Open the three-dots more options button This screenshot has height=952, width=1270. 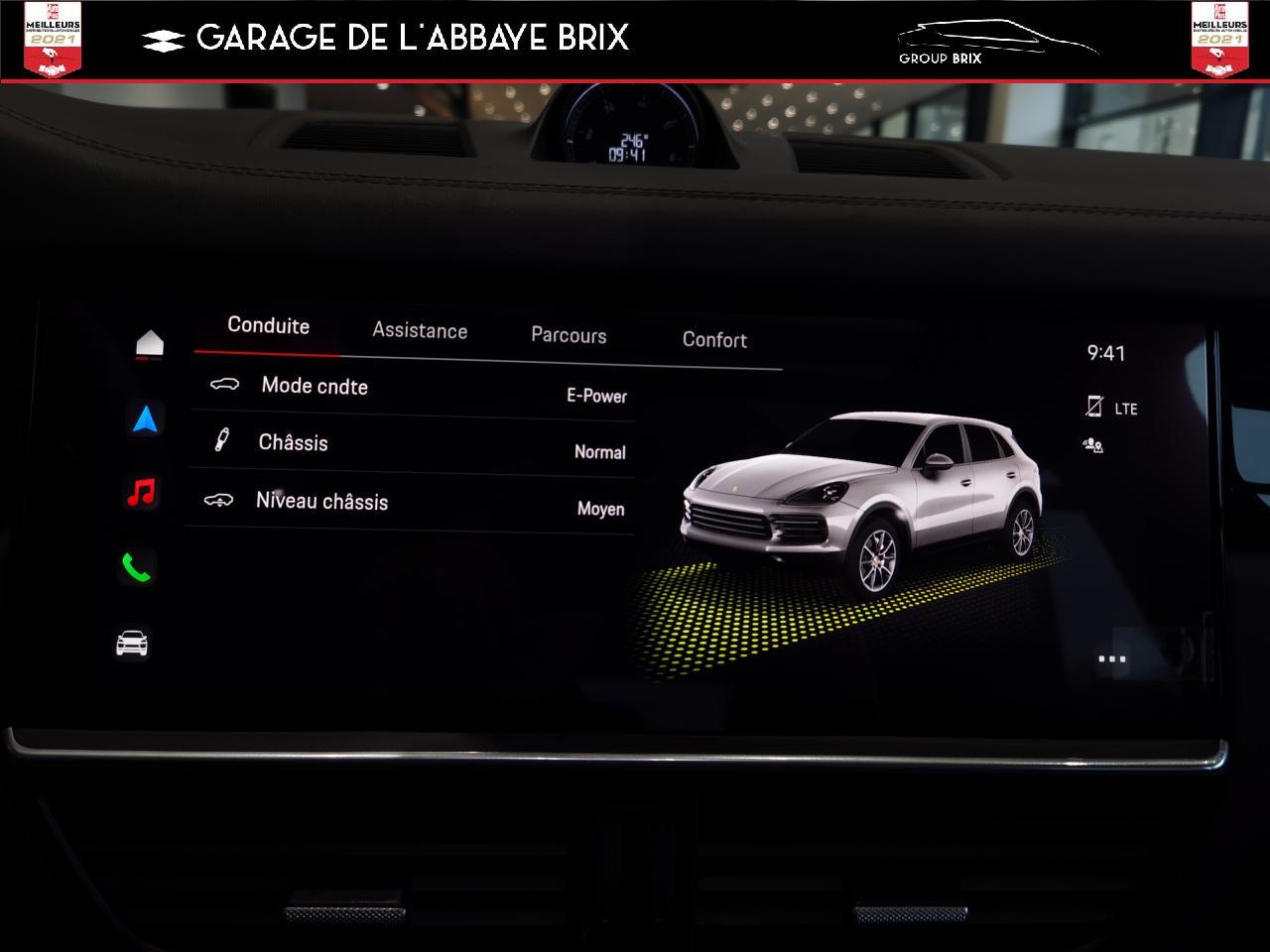coord(1112,658)
